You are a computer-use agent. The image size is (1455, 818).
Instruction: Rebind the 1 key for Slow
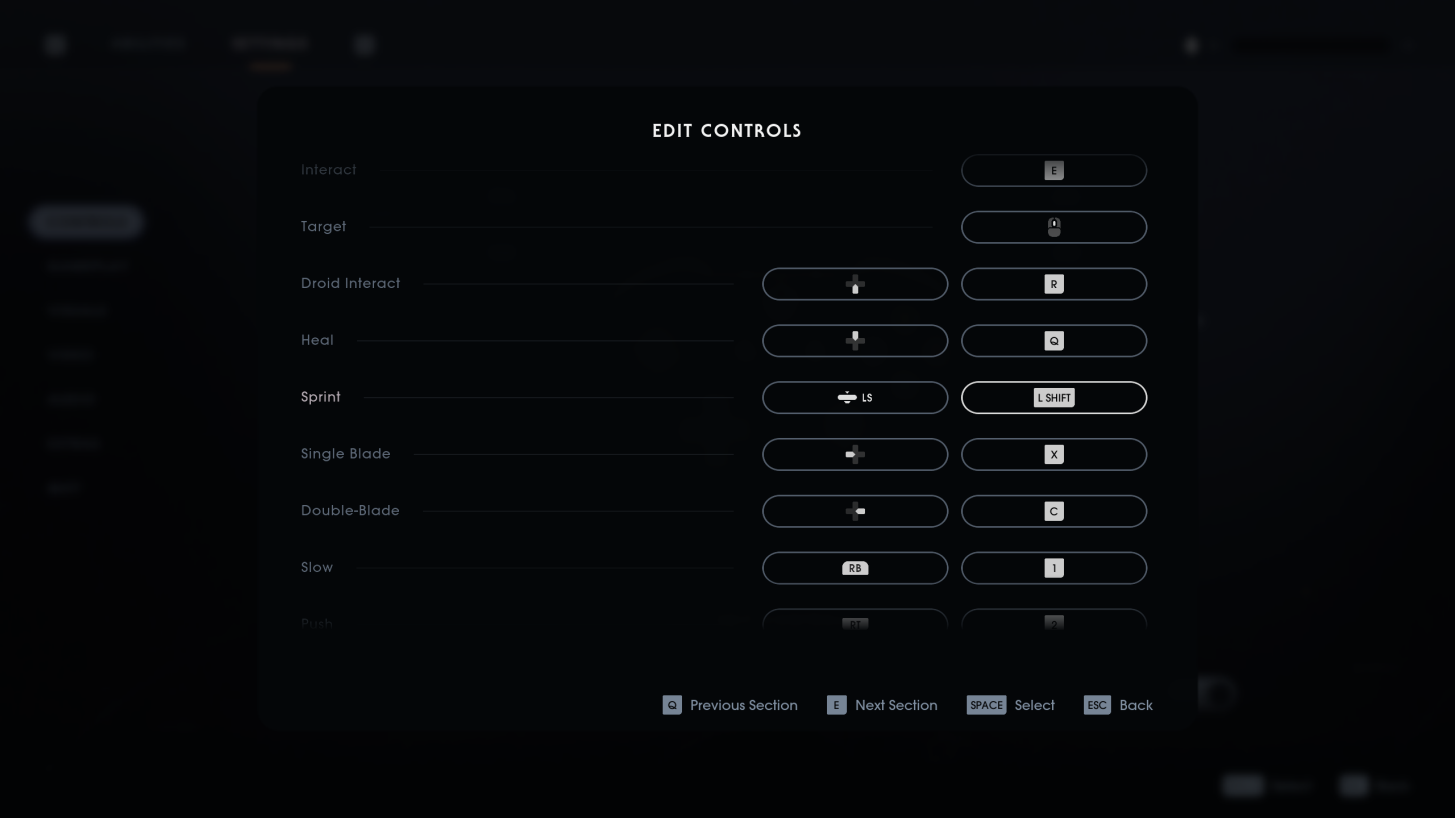(x=1054, y=568)
